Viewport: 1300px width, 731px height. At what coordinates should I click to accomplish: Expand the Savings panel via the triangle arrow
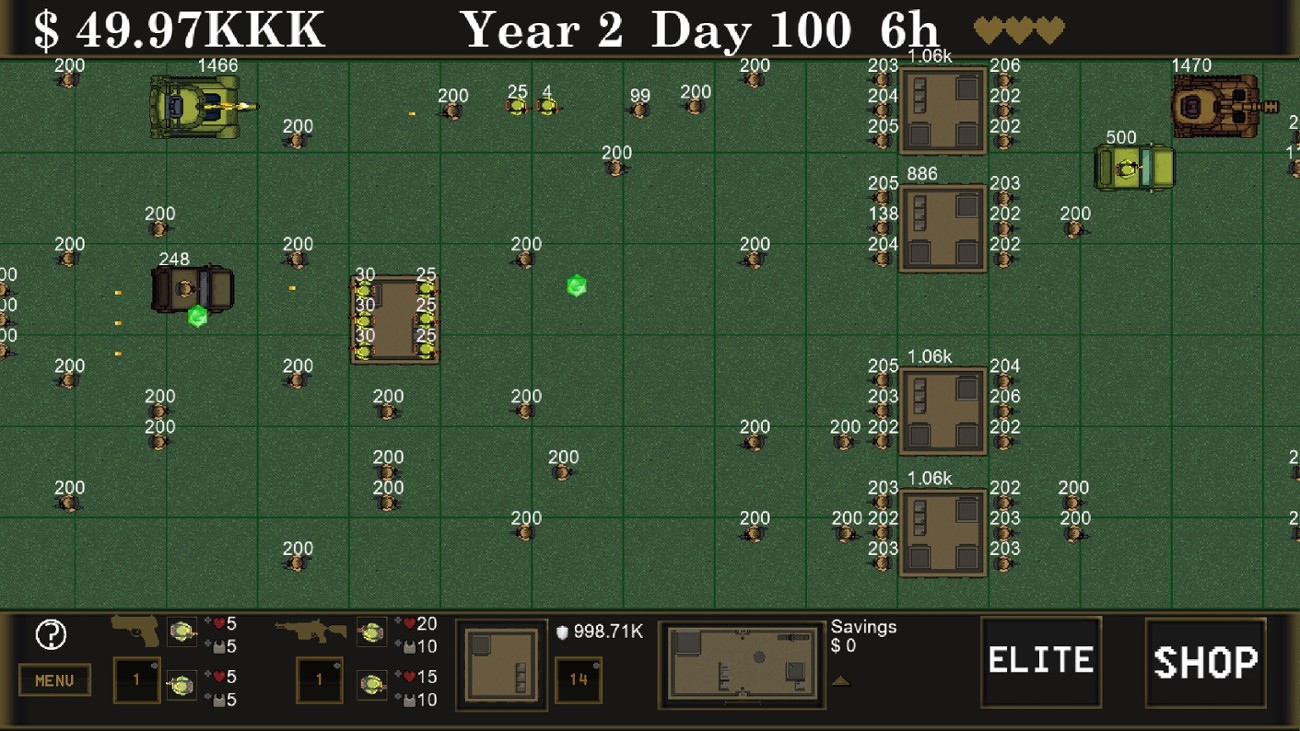point(843,680)
